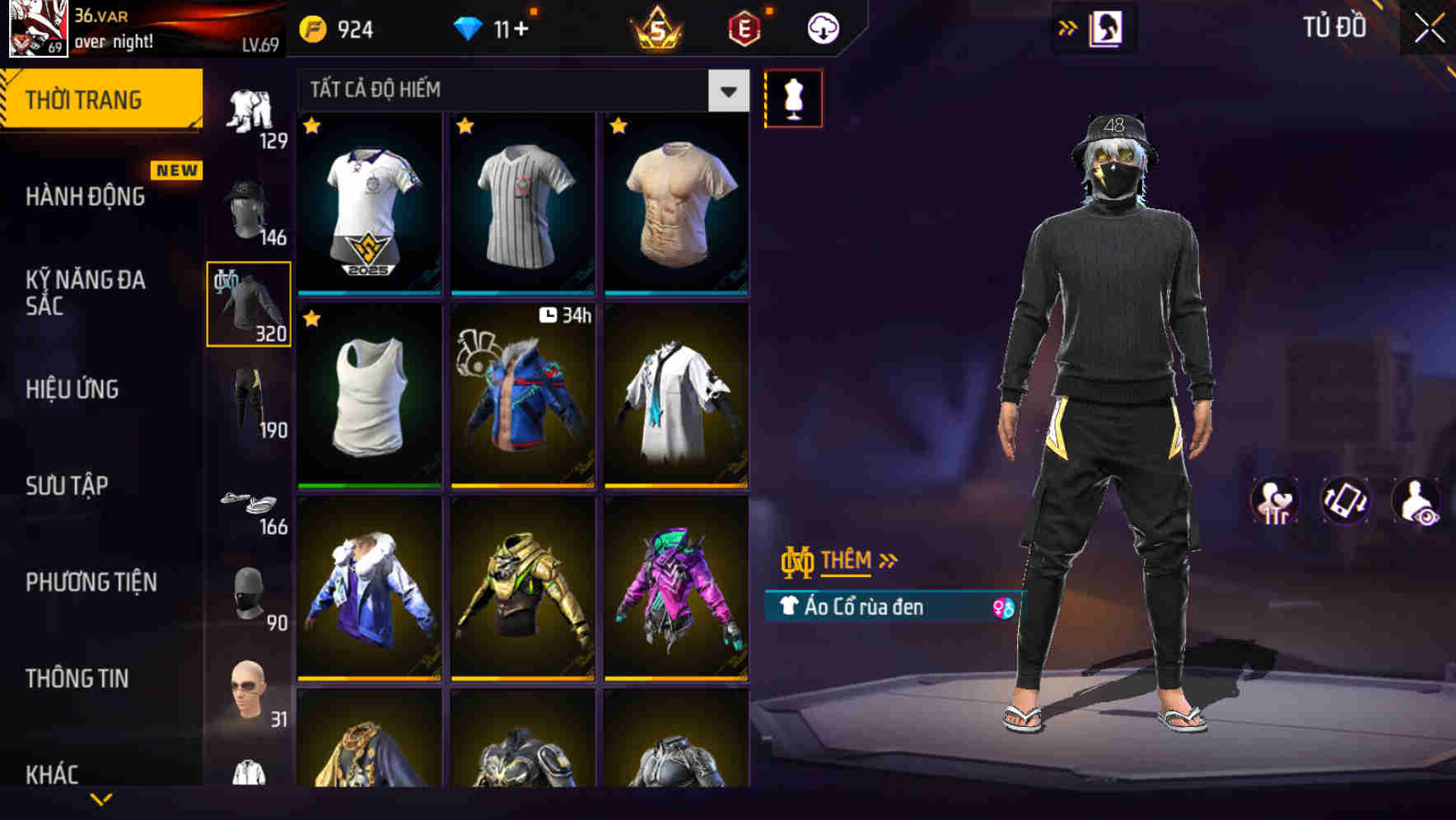The height and width of the screenshot is (820, 1456).
Task: Toggle the gender symbol on Áo Cổ rùa đen bar
Action: (1002, 607)
